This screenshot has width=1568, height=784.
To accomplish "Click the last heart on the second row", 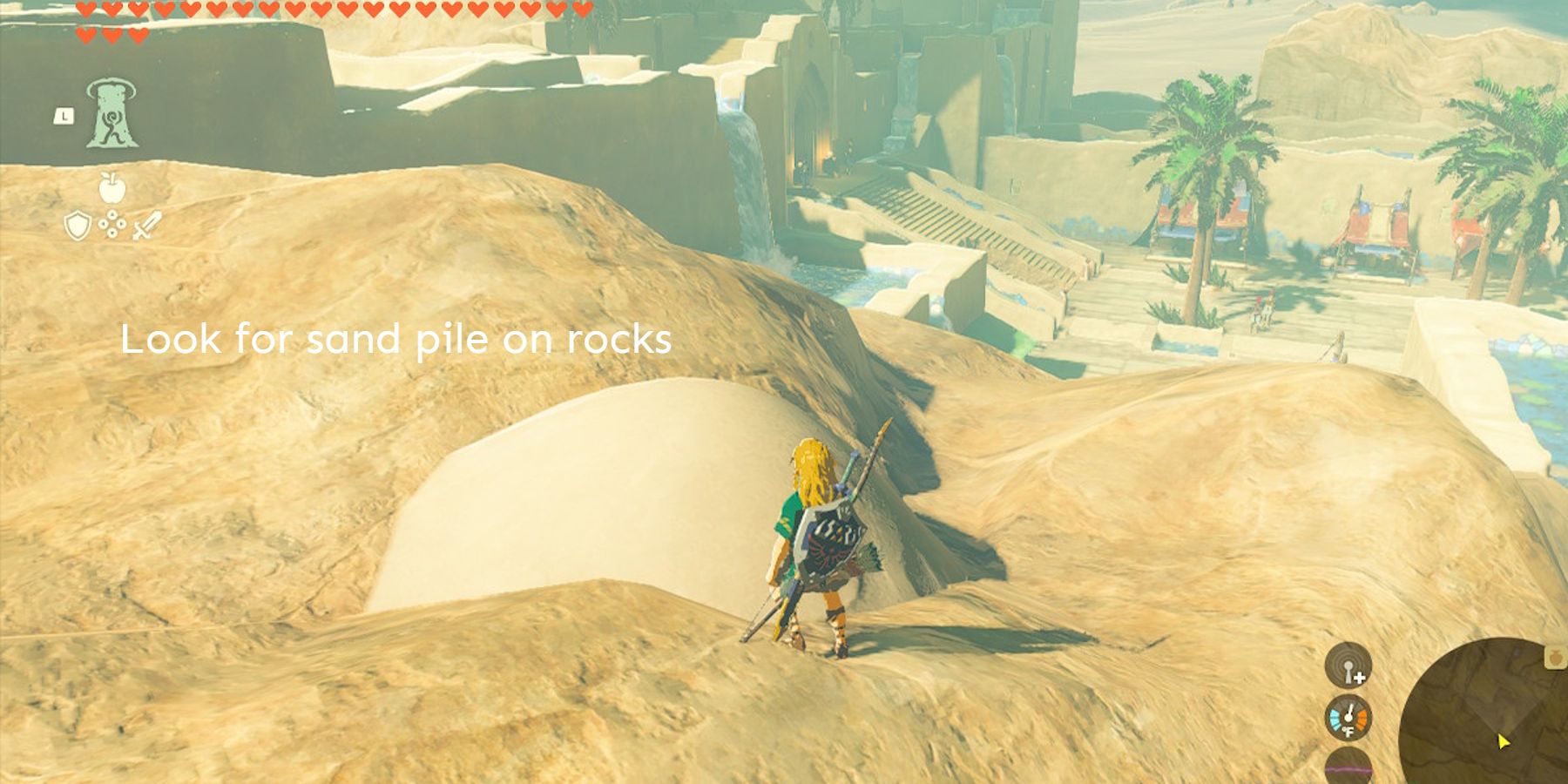I will (139, 35).
